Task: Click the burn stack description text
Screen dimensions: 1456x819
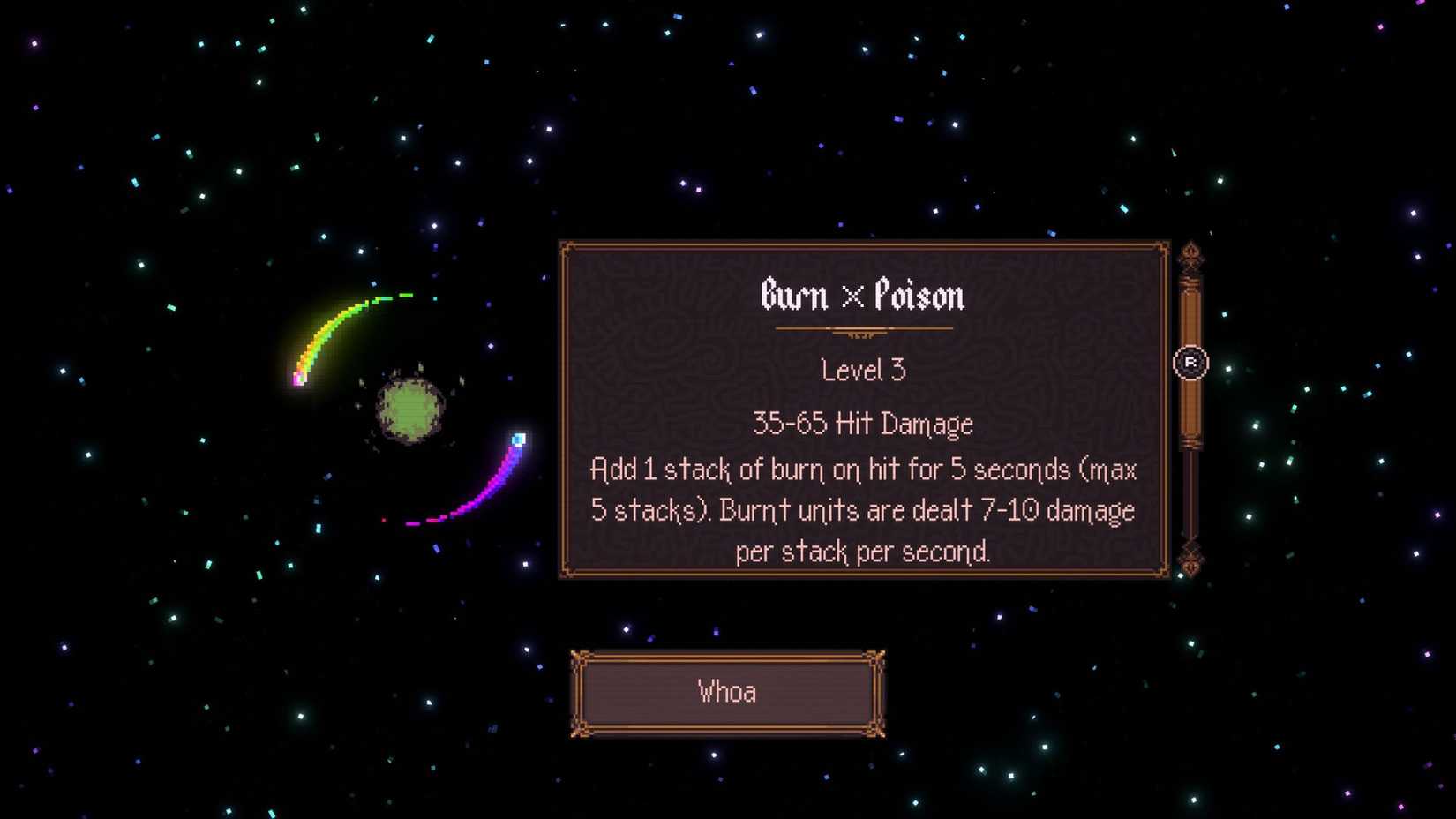Action: point(862,510)
